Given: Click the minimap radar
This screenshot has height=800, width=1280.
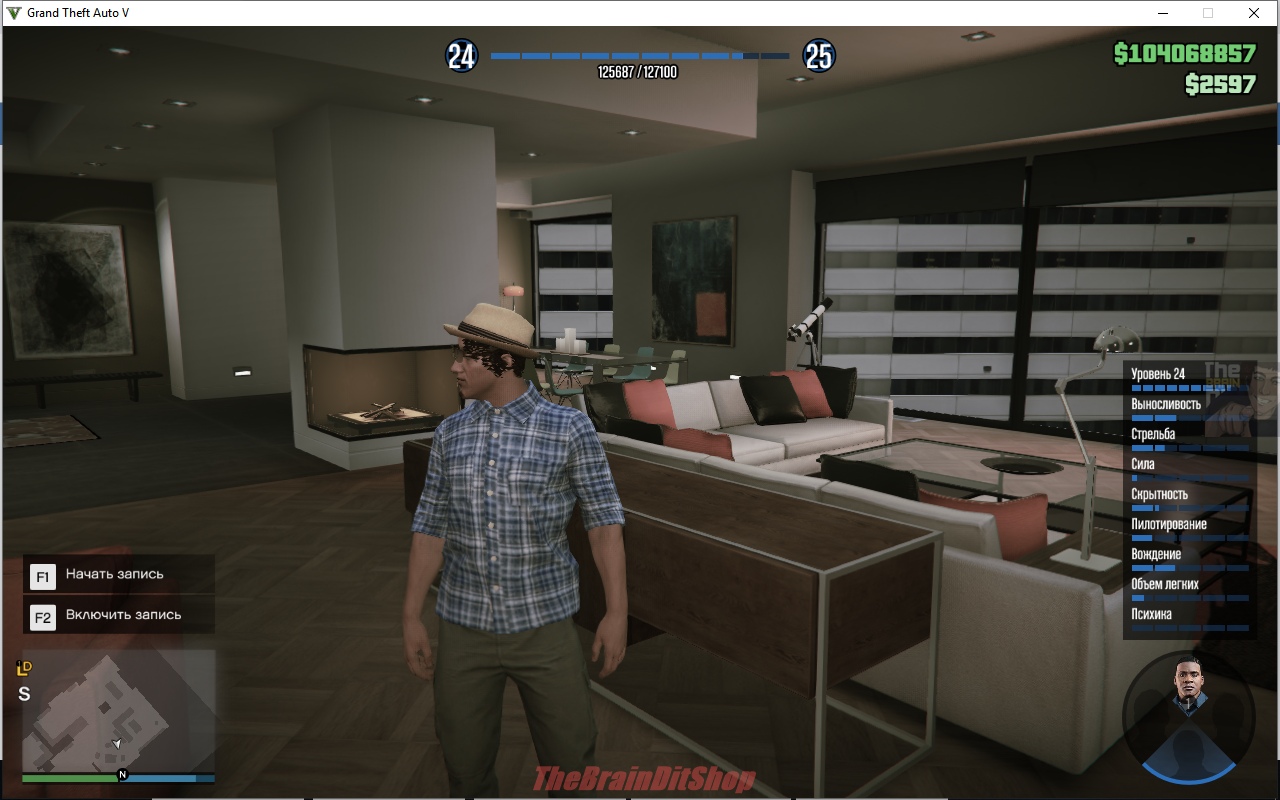Looking at the screenshot, I should 118,710.
